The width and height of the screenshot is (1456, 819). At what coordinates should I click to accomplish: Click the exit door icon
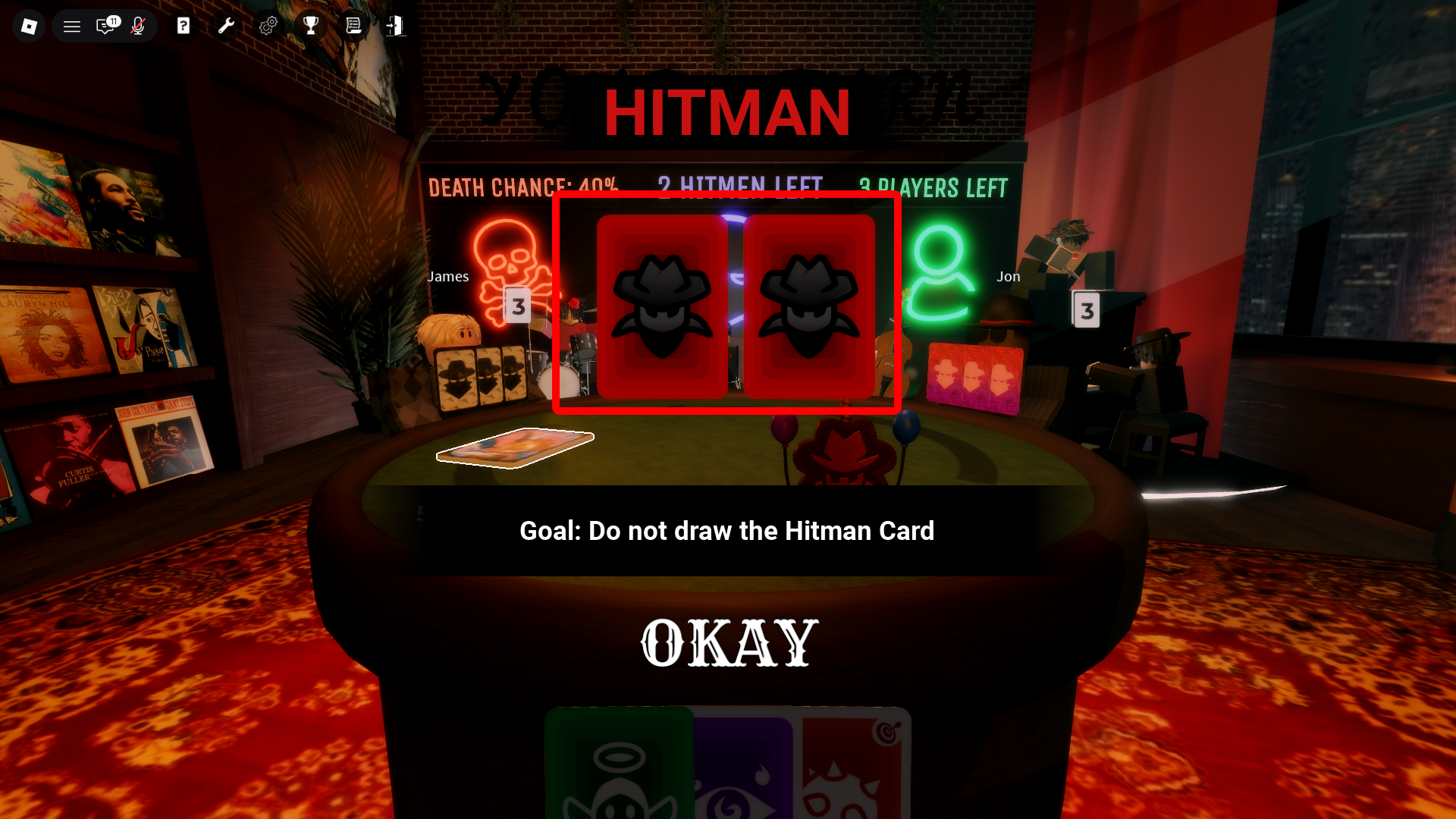(395, 25)
